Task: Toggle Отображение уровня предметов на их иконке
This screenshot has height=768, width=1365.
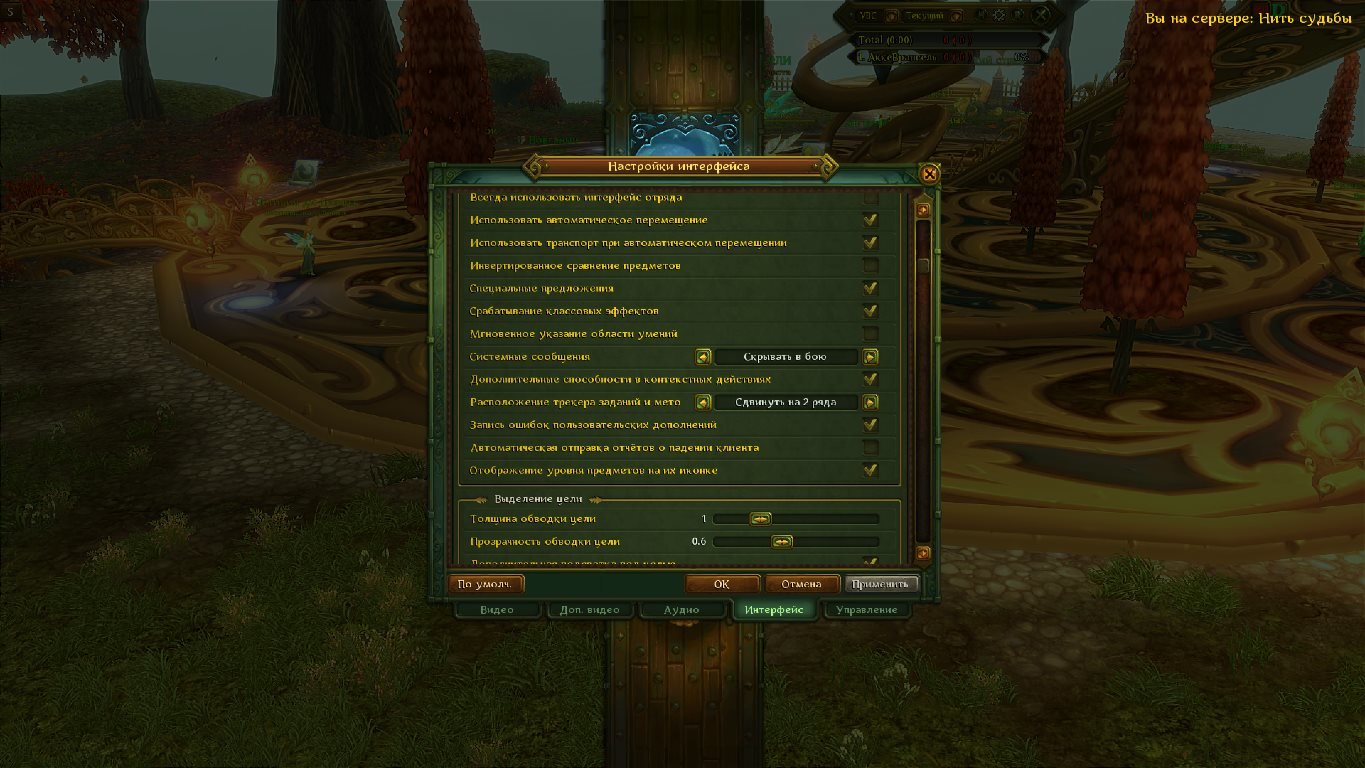Action: tap(870, 470)
